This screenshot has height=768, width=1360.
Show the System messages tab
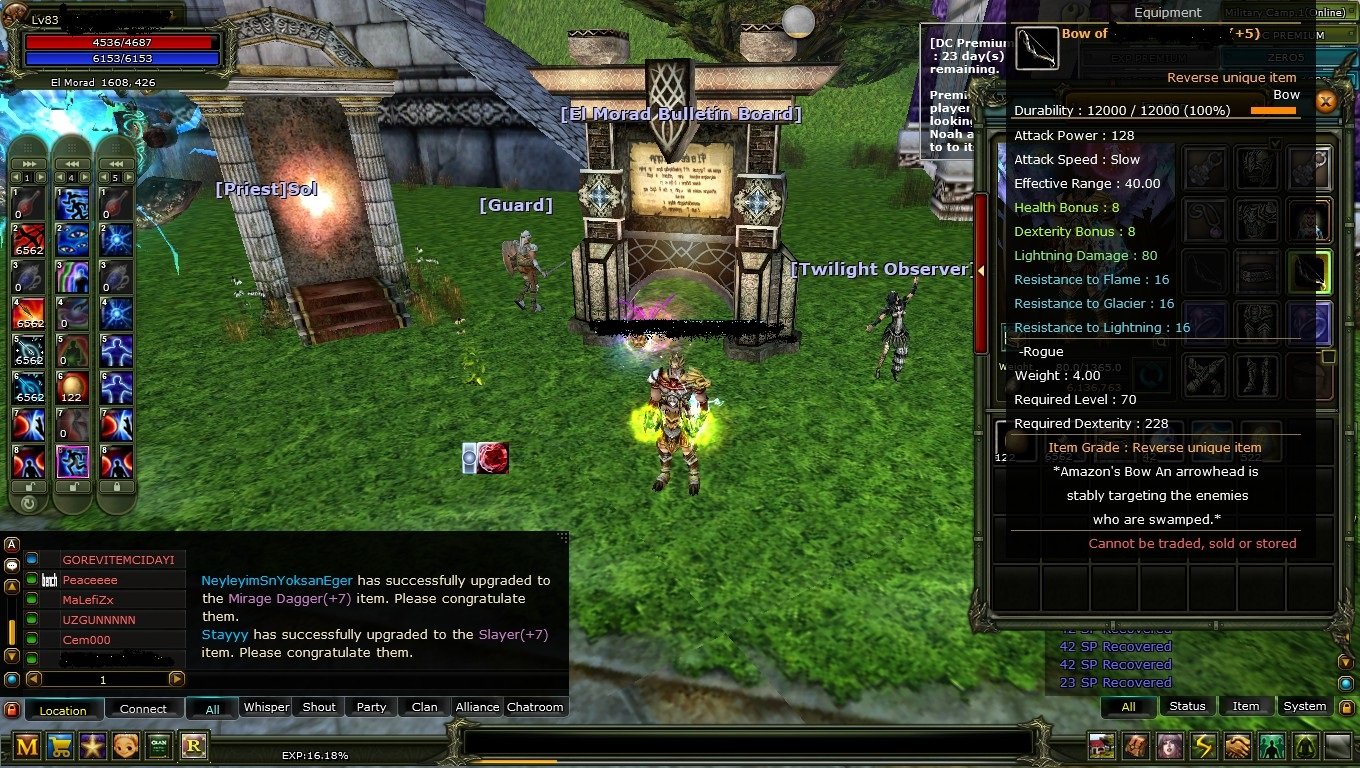tap(1304, 706)
